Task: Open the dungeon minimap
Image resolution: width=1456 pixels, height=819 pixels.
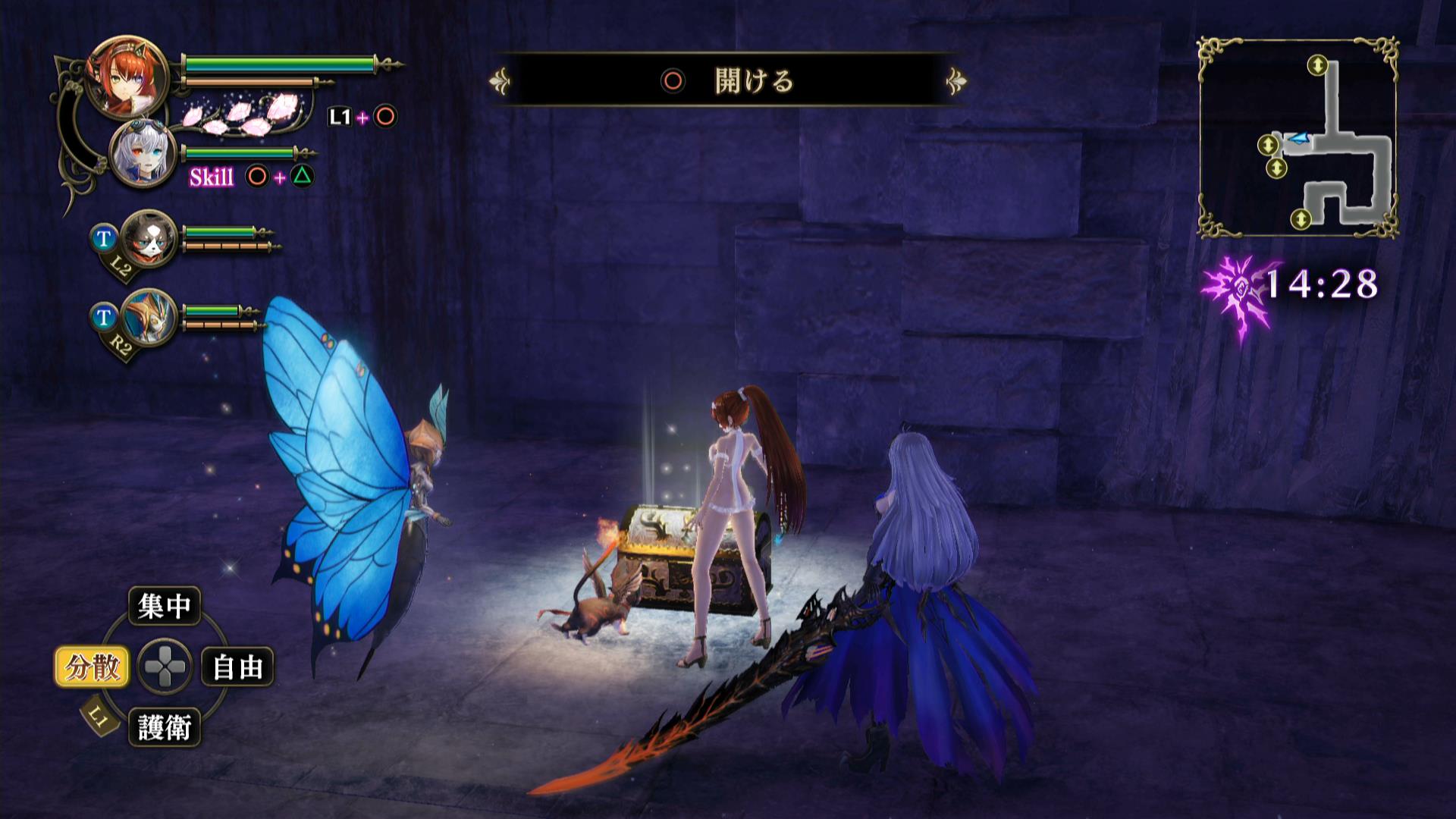Action: 1298,138
